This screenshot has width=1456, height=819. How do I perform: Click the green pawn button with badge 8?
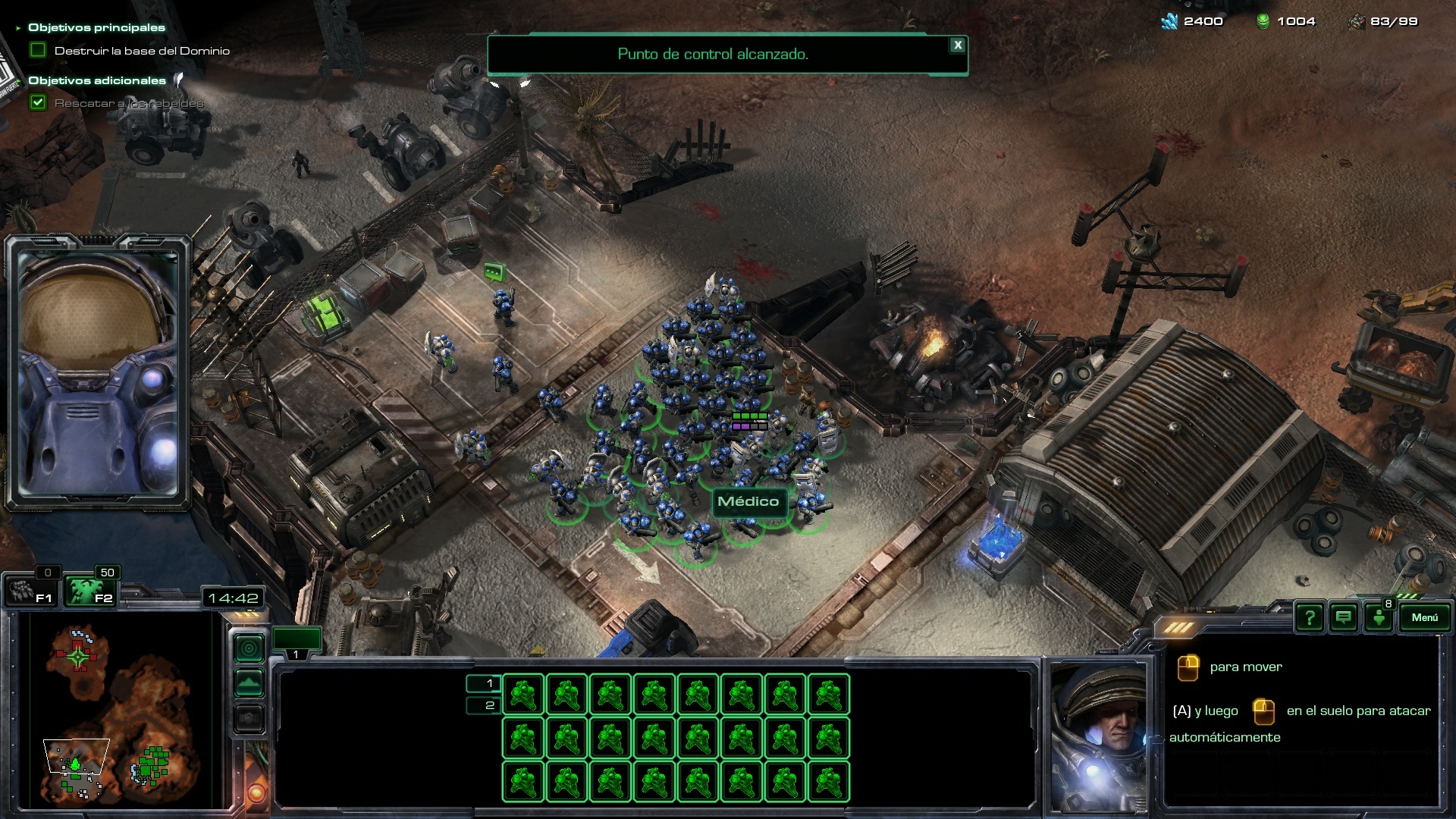pyautogui.click(x=1379, y=618)
